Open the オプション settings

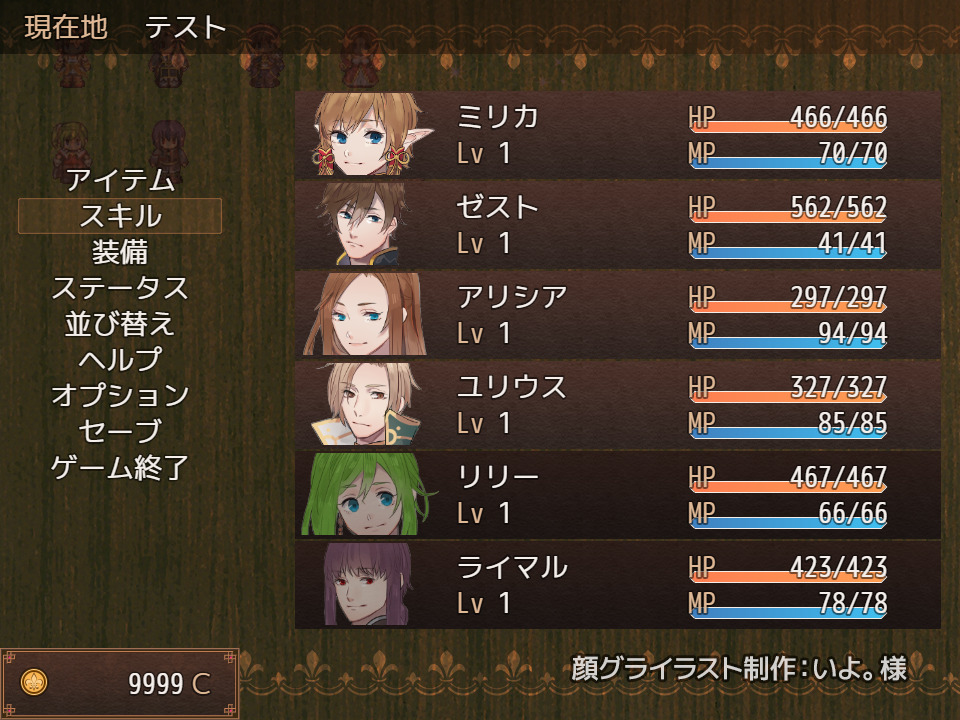[120, 395]
